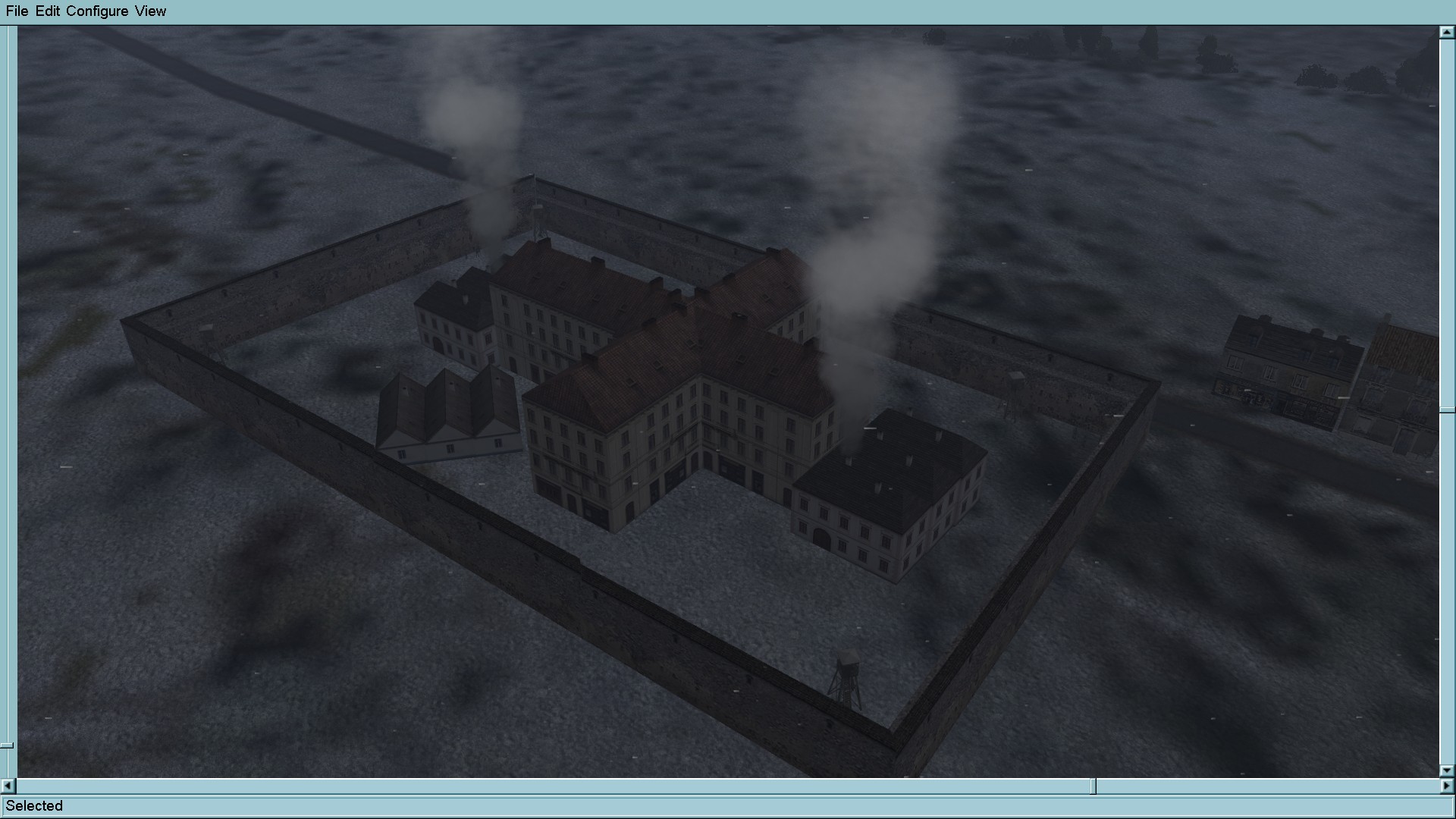
Task: Click the horizontal scrollbar right arrow
Action: coord(1447,786)
